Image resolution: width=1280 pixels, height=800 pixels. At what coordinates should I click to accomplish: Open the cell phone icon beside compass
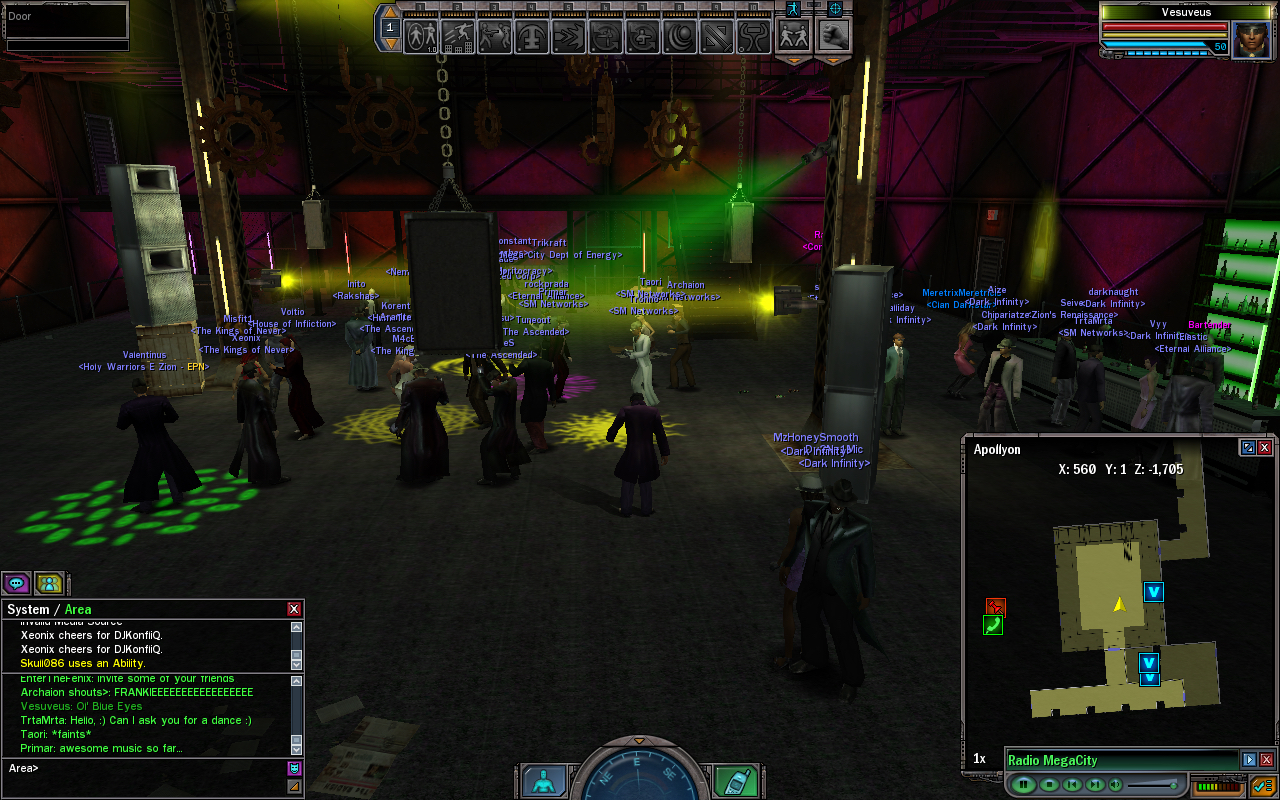[737, 782]
